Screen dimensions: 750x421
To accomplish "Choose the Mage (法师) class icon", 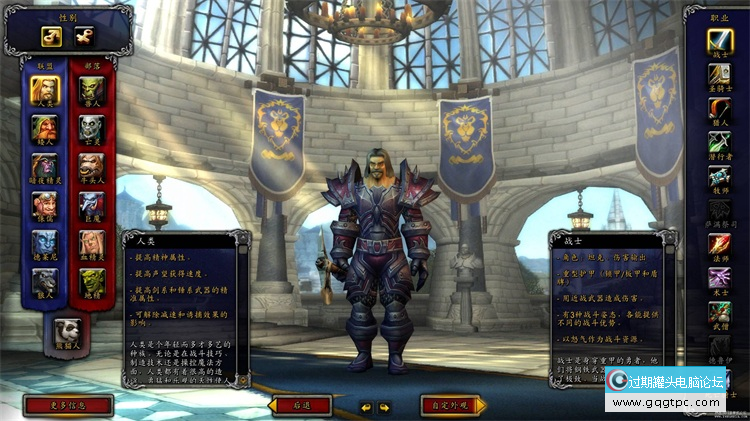I will pyautogui.click(x=720, y=244).
